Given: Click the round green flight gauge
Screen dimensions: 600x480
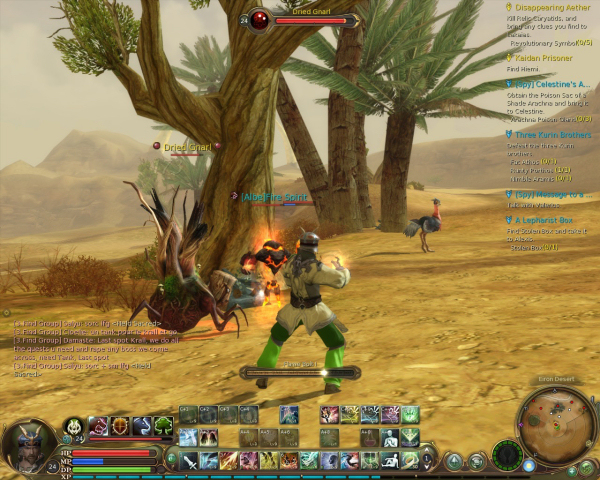Looking at the screenshot, I should coord(507,456).
